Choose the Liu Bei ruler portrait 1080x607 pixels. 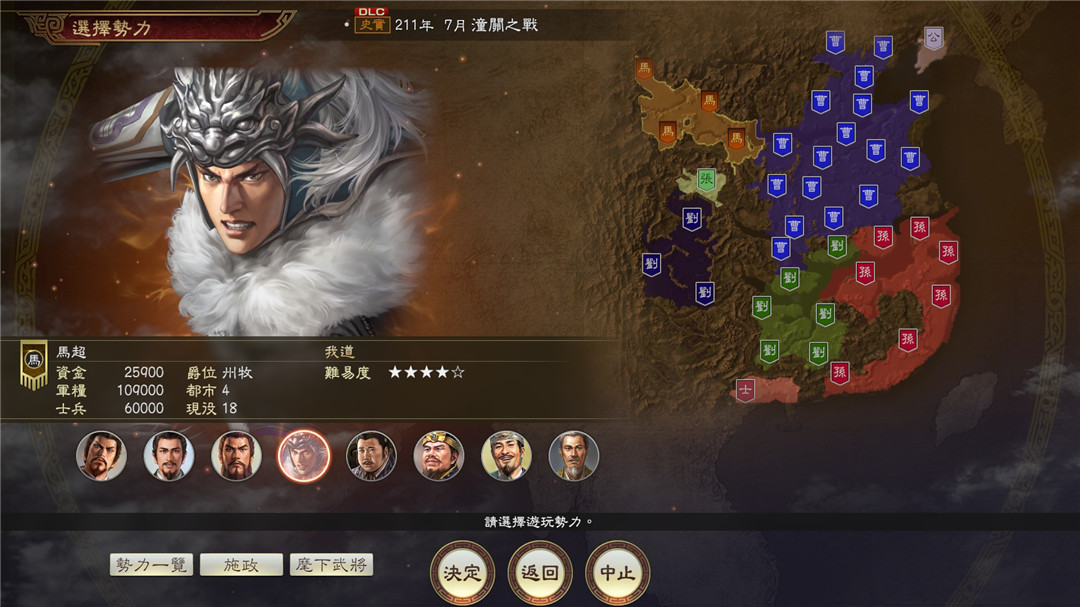tap(169, 456)
